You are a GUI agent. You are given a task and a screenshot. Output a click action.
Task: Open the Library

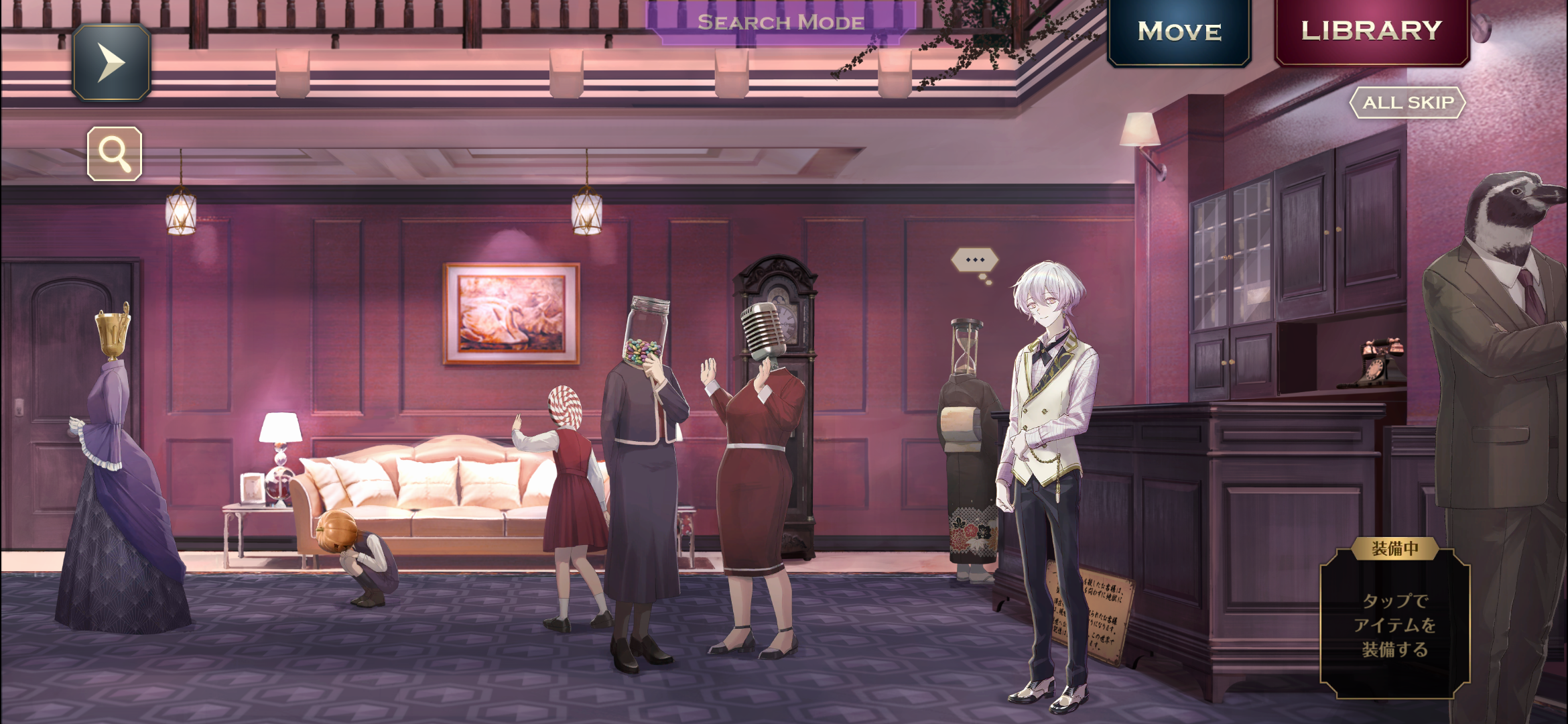(1372, 31)
